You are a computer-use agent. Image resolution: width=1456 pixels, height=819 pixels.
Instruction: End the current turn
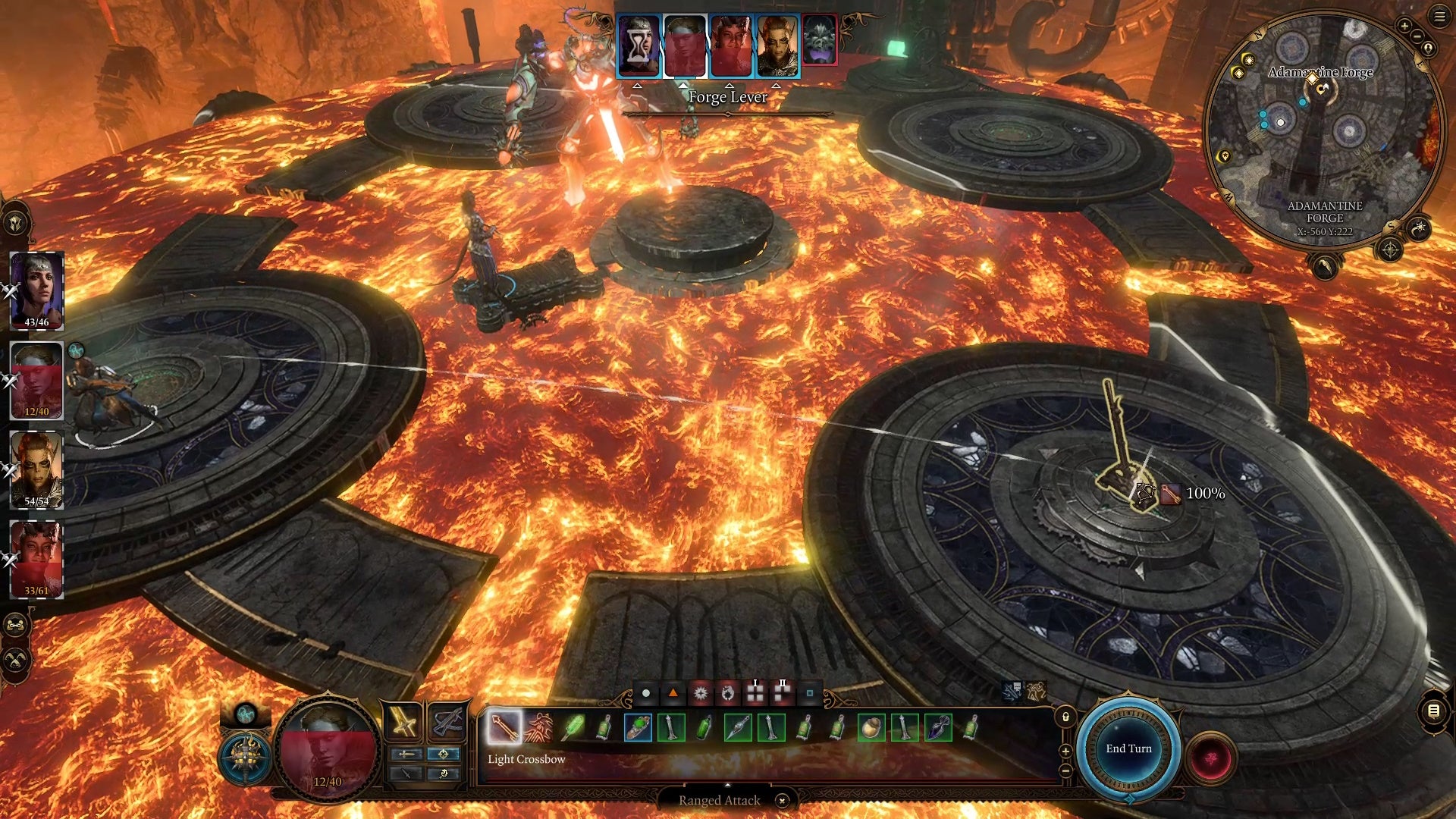coord(1128,748)
